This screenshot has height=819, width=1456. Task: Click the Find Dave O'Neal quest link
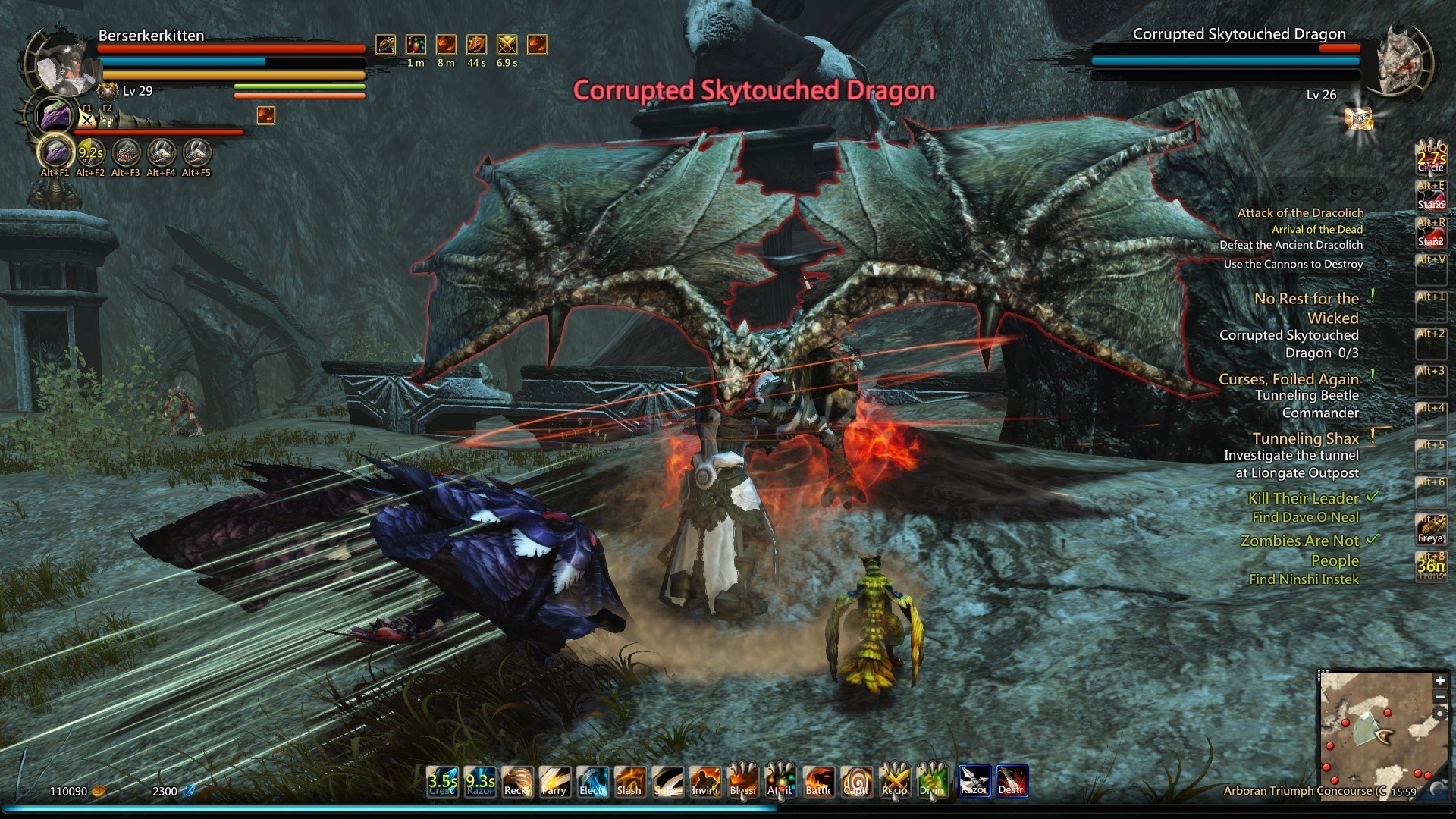(1304, 516)
